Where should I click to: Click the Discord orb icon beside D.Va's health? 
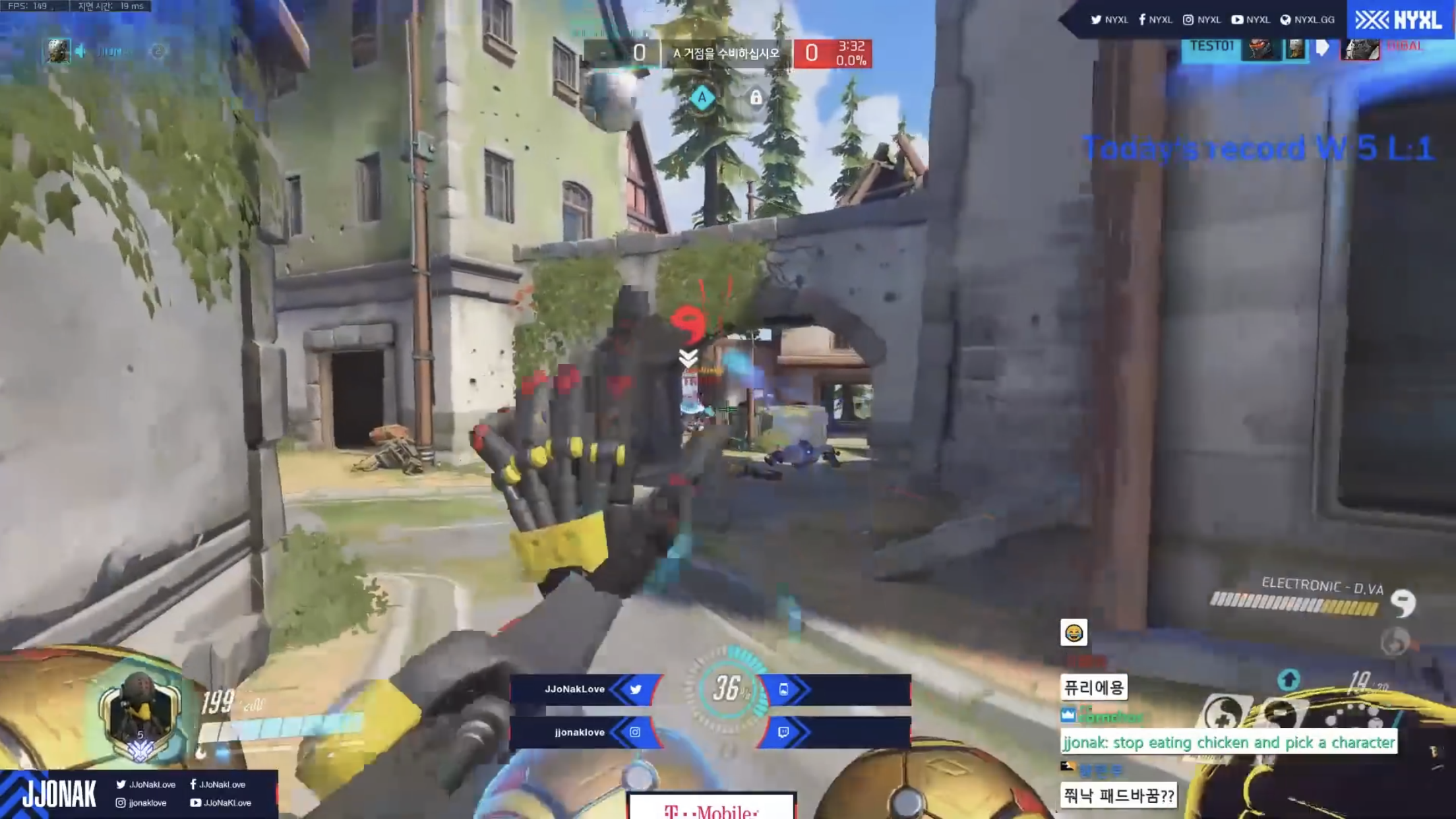pos(1403,603)
